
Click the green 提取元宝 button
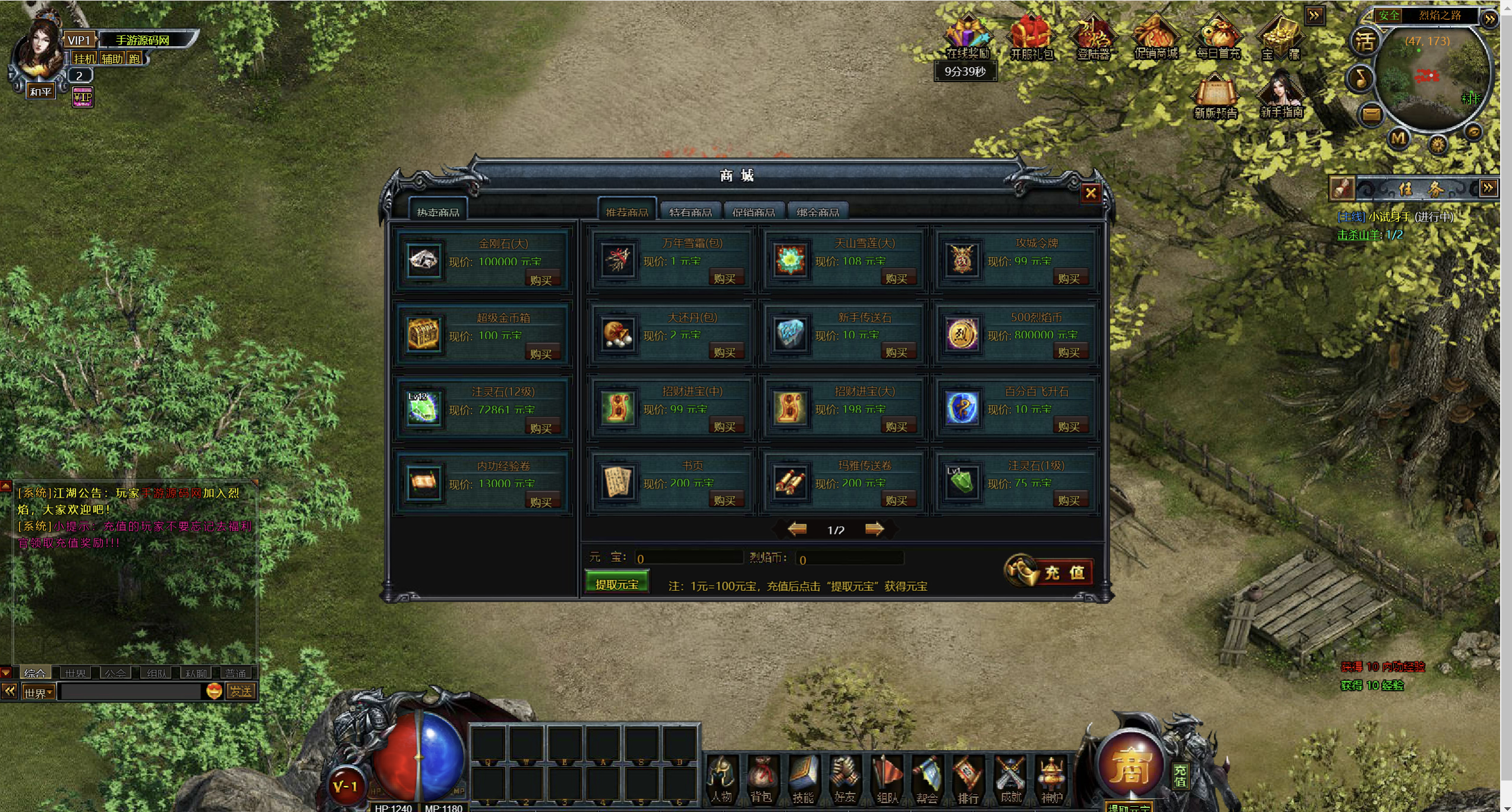point(616,584)
